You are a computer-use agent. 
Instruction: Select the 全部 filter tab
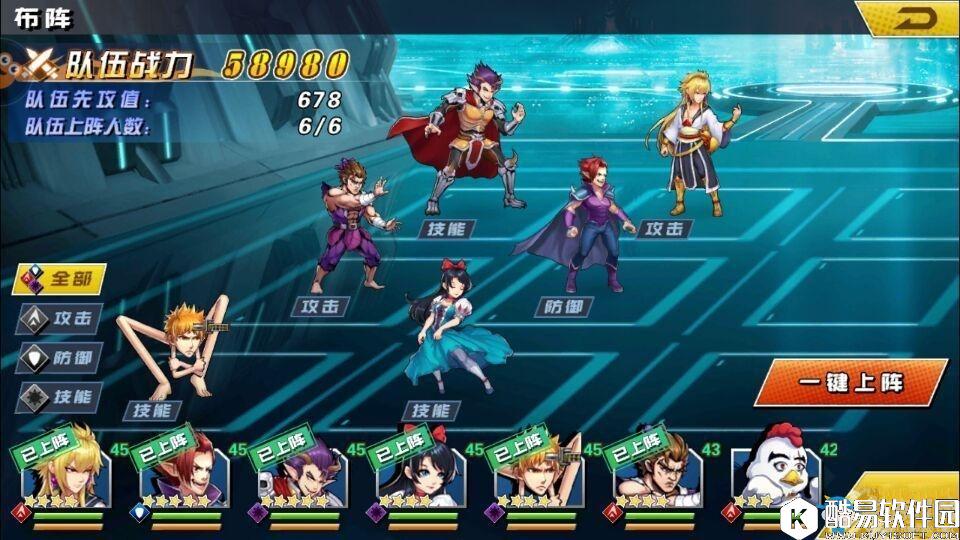60,279
